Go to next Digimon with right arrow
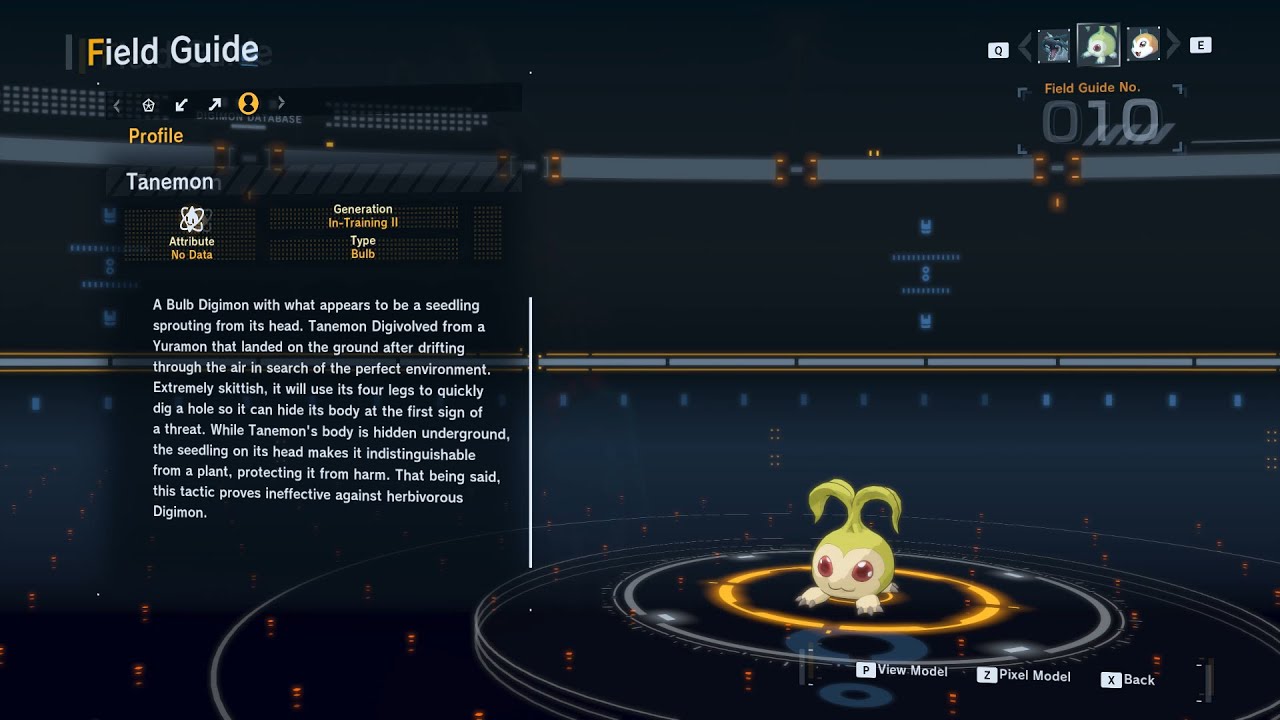The width and height of the screenshot is (1280, 720). [x=1174, y=45]
